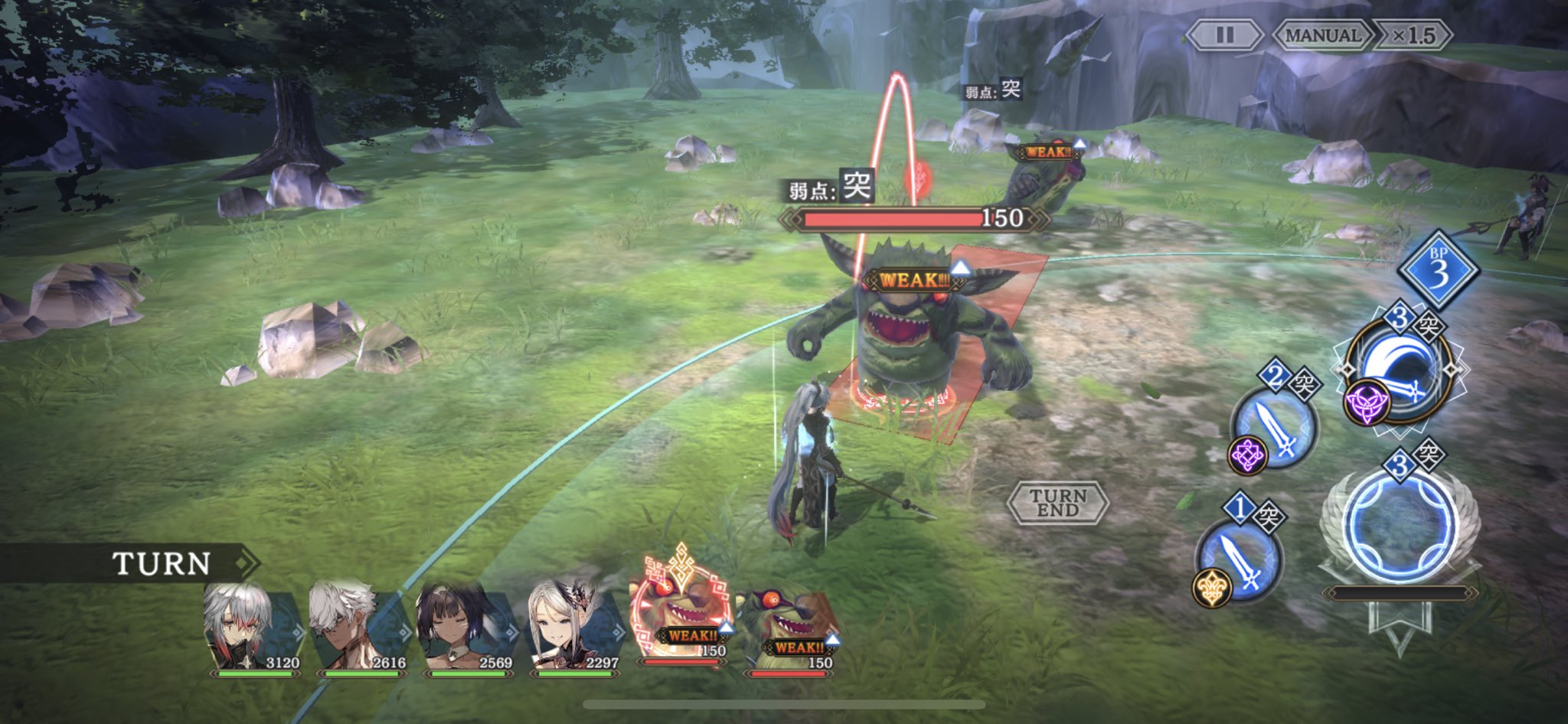
Task: Change the ×1.5 battle speed
Action: click(x=1413, y=35)
